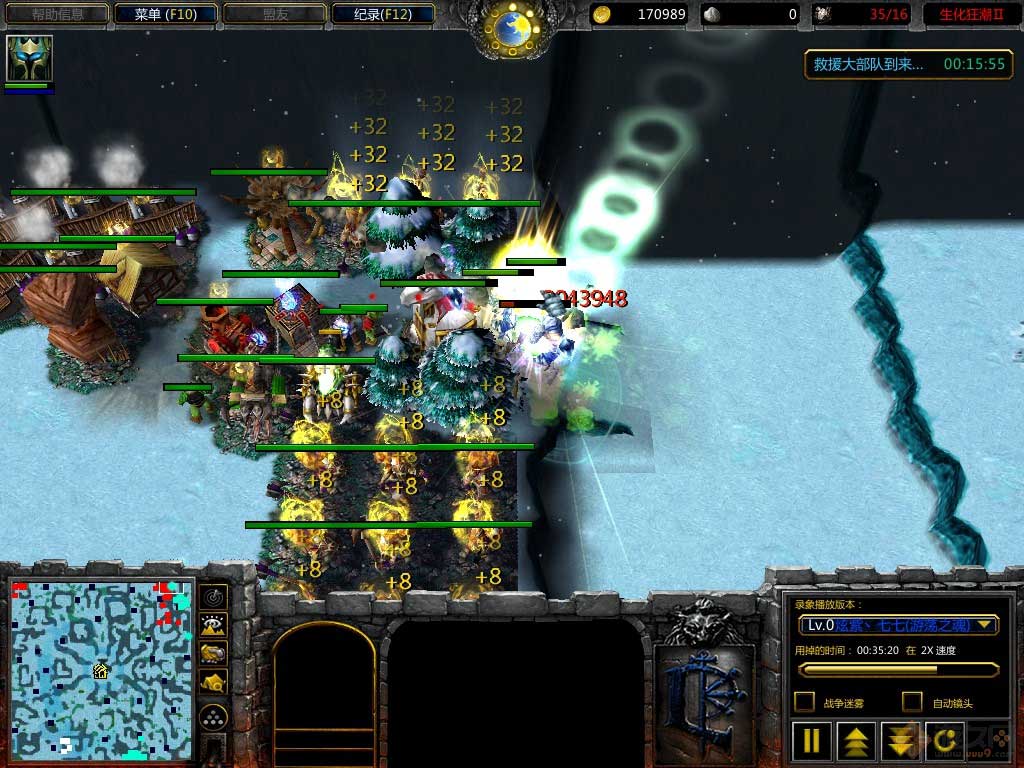
Task: Click the formation toggle button
Action: [x=213, y=717]
